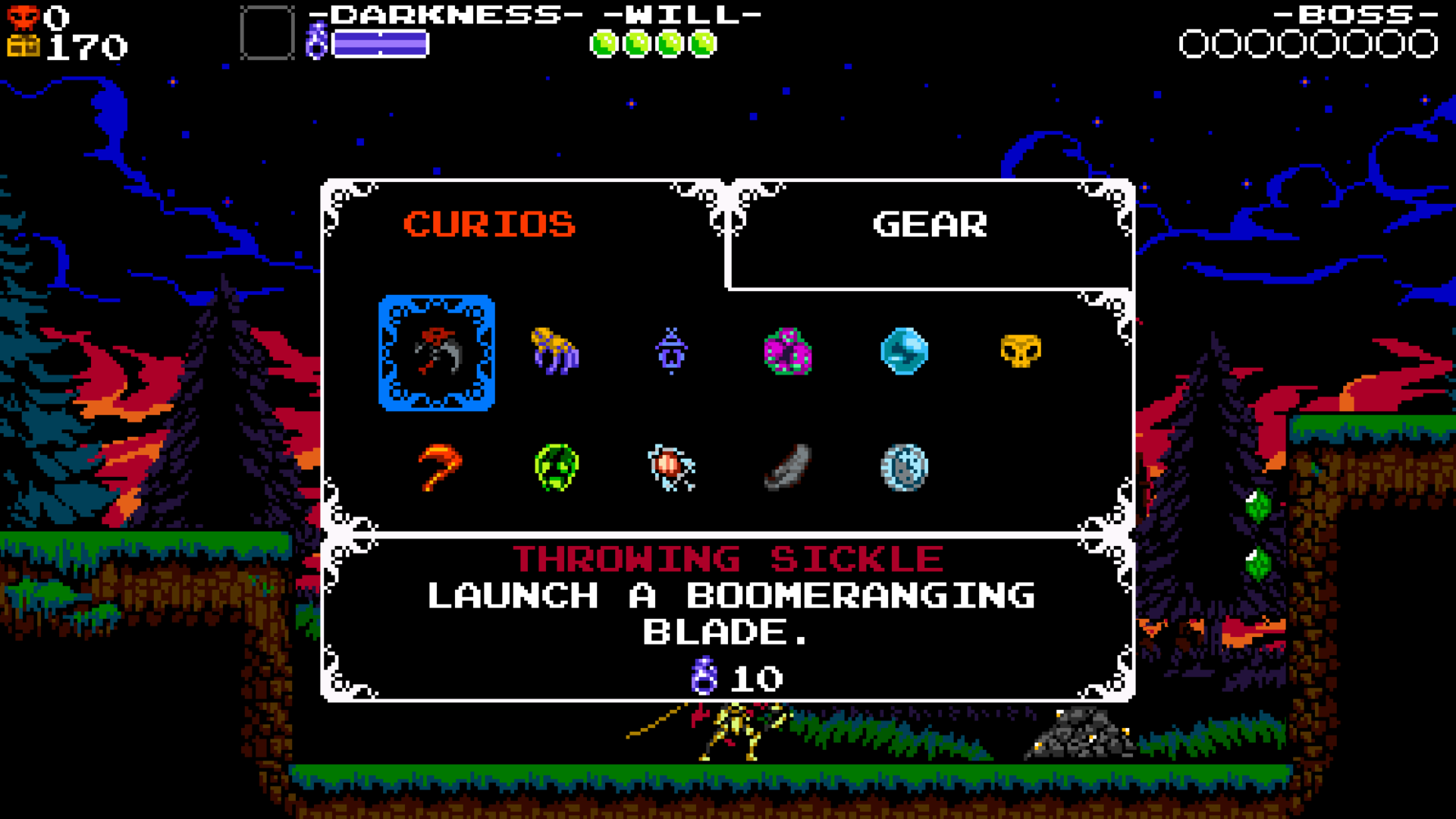Pick the magenta and green cluster curio

coord(788,351)
